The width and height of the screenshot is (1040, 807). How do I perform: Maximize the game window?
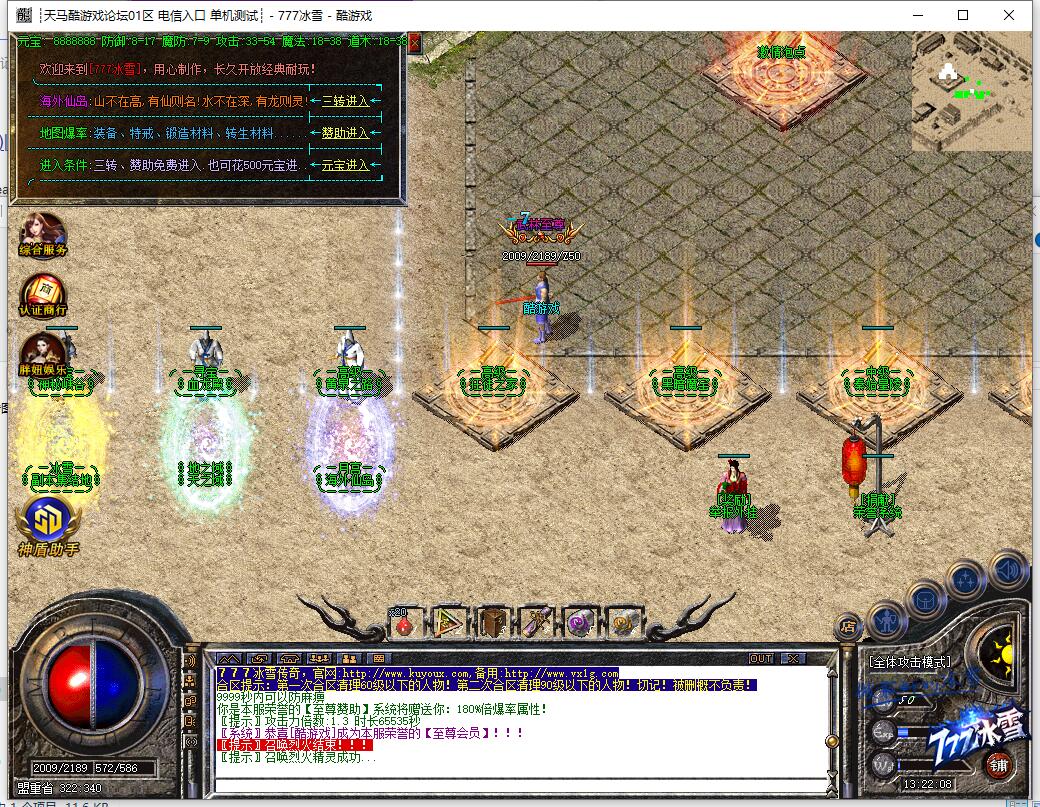(963, 15)
